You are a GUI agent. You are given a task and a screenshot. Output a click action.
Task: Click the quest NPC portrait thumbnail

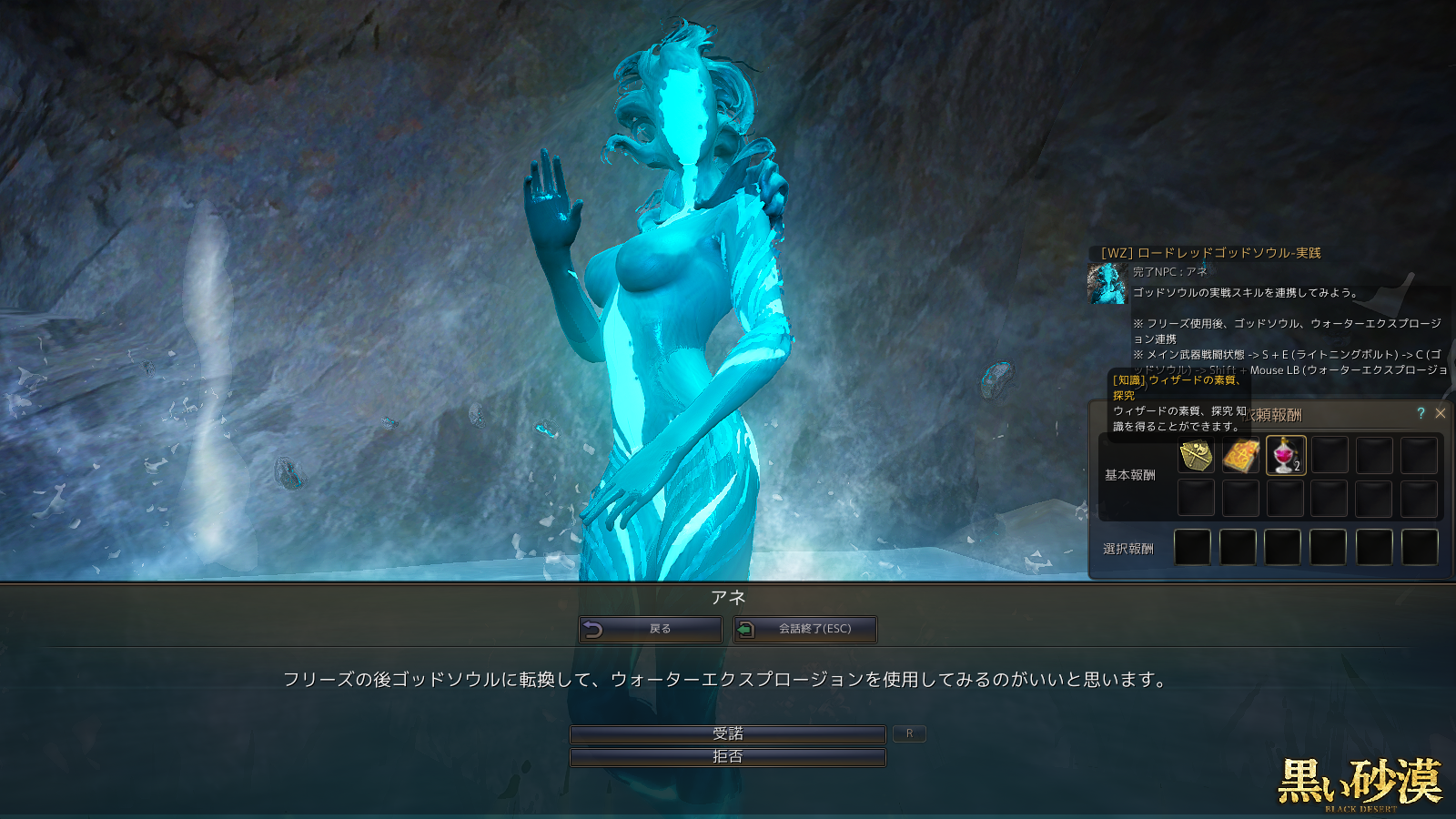click(x=1107, y=283)
